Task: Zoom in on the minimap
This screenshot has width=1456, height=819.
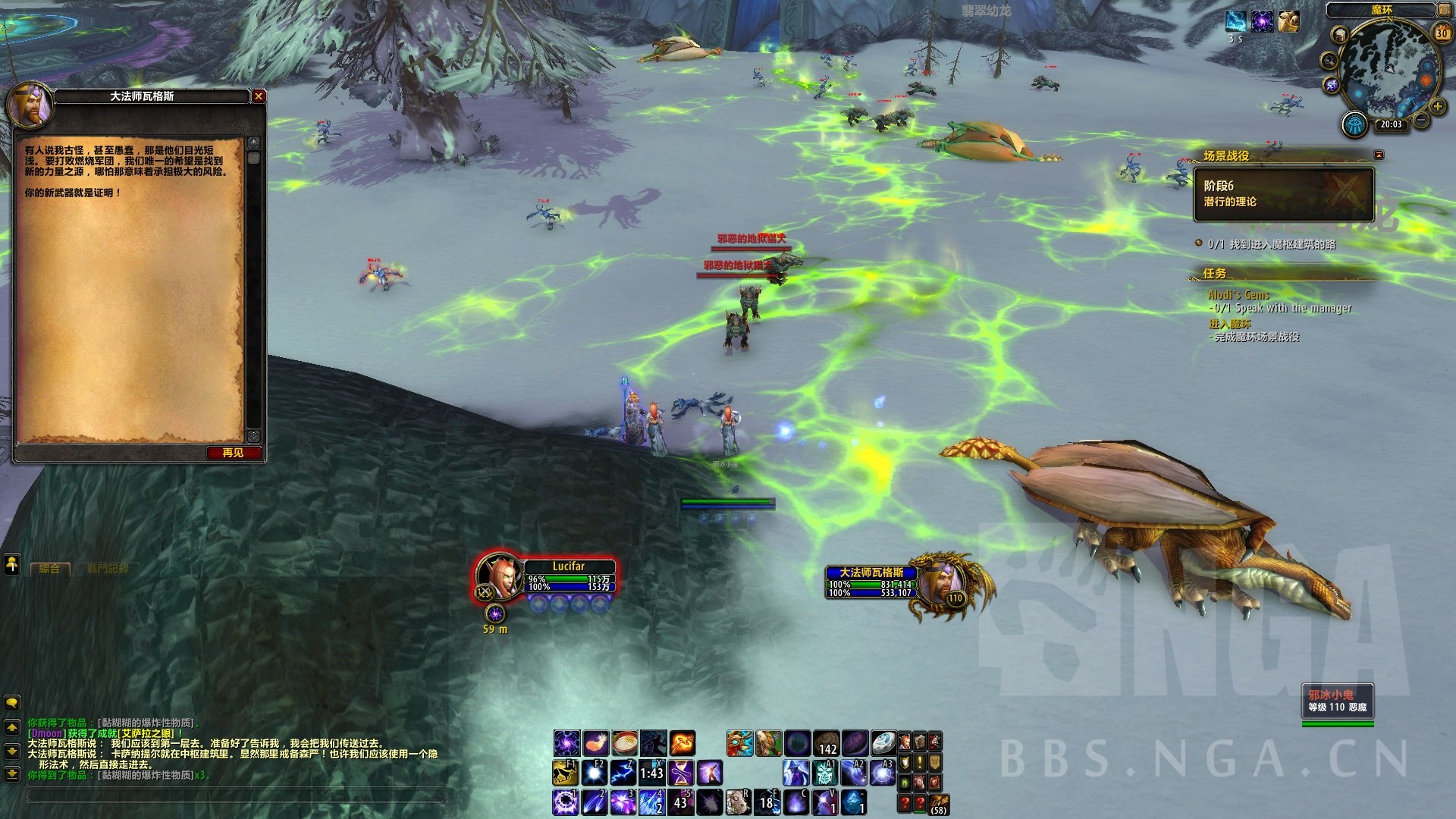Action: point(1436,107)
